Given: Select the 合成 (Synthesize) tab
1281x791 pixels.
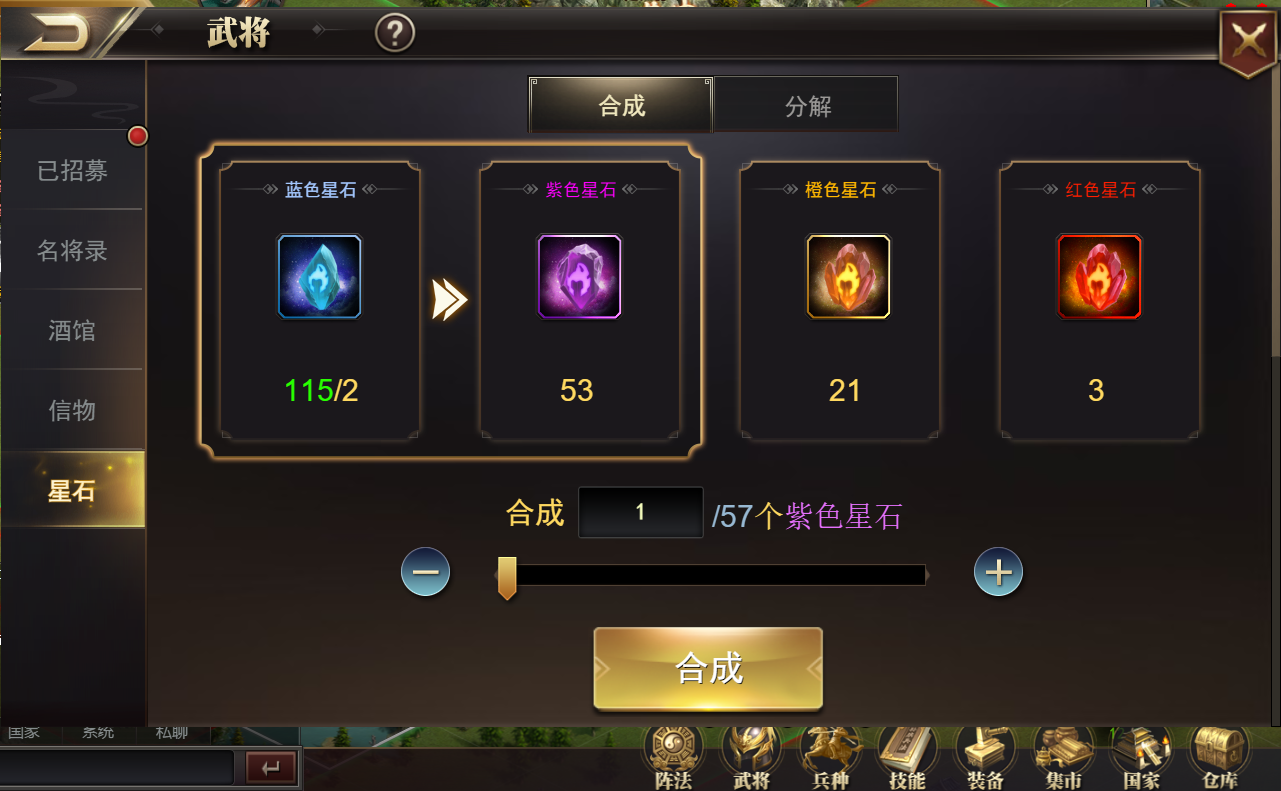Looking at the screenshot, I should pos(620,103).
